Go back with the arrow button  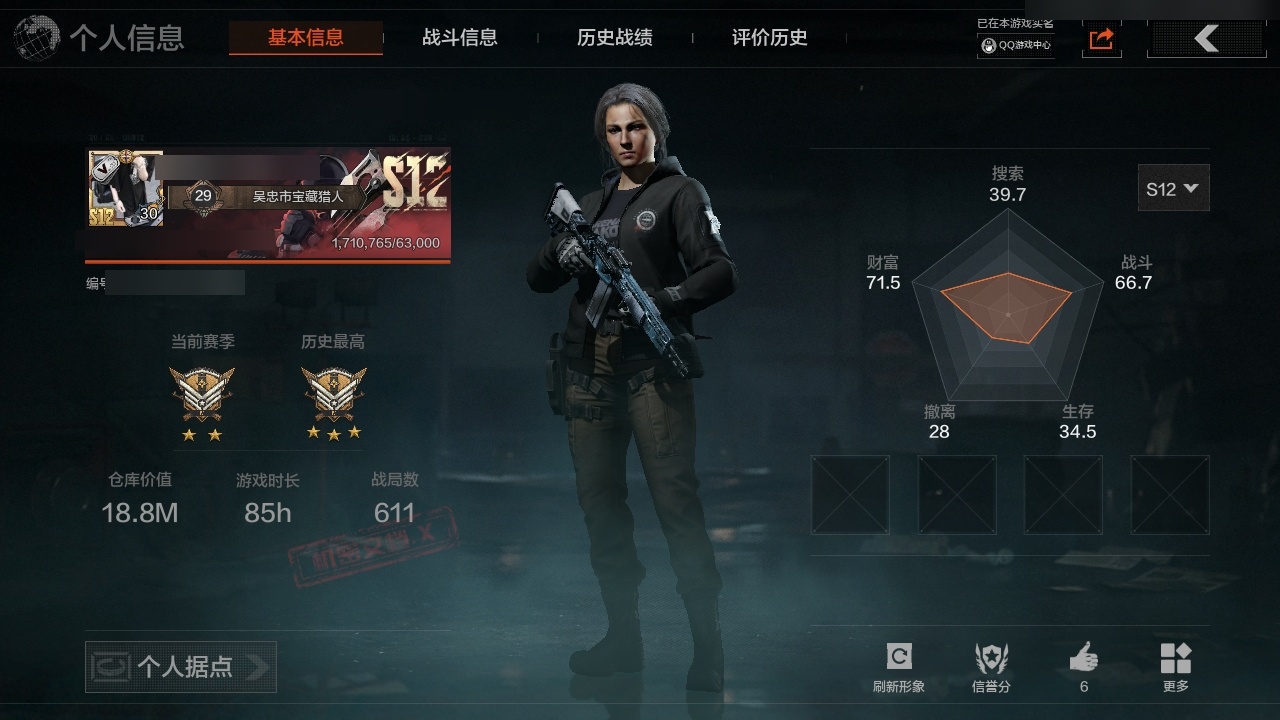[1207, 39]
